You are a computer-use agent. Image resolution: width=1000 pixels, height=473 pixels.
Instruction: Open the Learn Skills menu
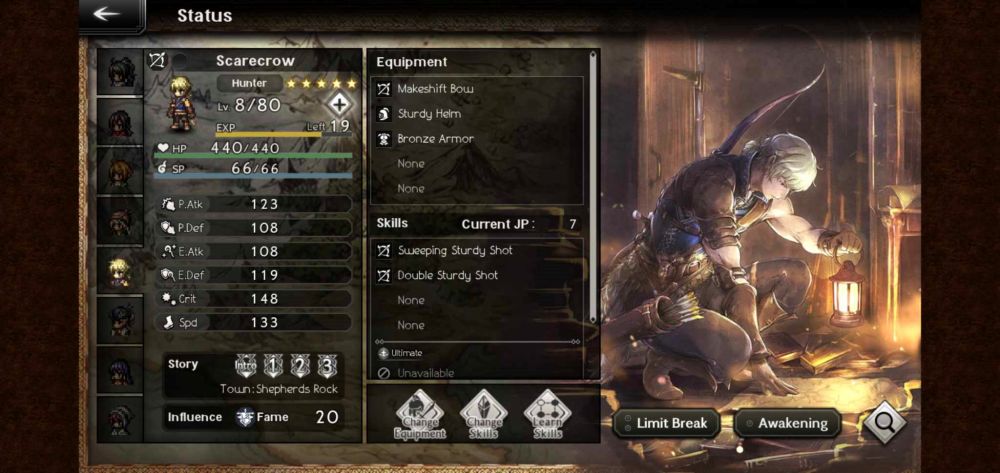(x=547, y=415)
